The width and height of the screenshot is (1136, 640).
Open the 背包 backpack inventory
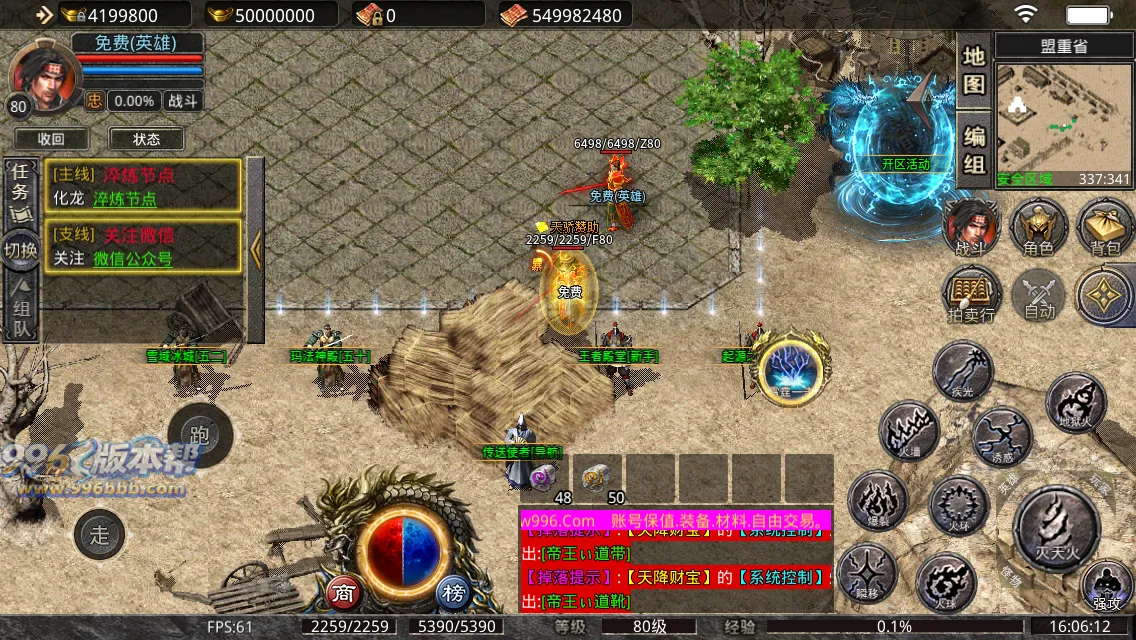click(1105, 225)
